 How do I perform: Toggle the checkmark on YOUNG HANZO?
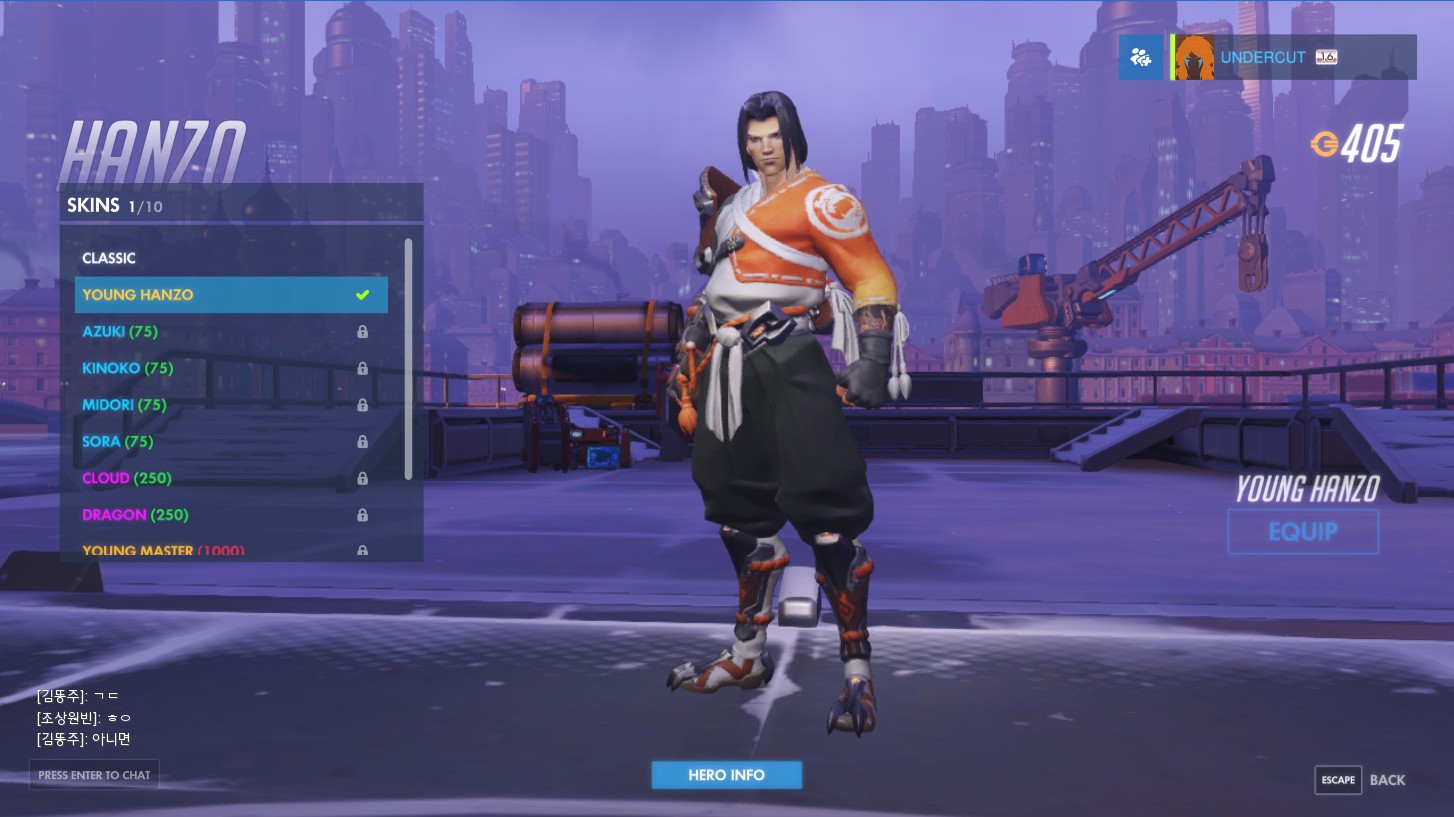click(361, 294)
